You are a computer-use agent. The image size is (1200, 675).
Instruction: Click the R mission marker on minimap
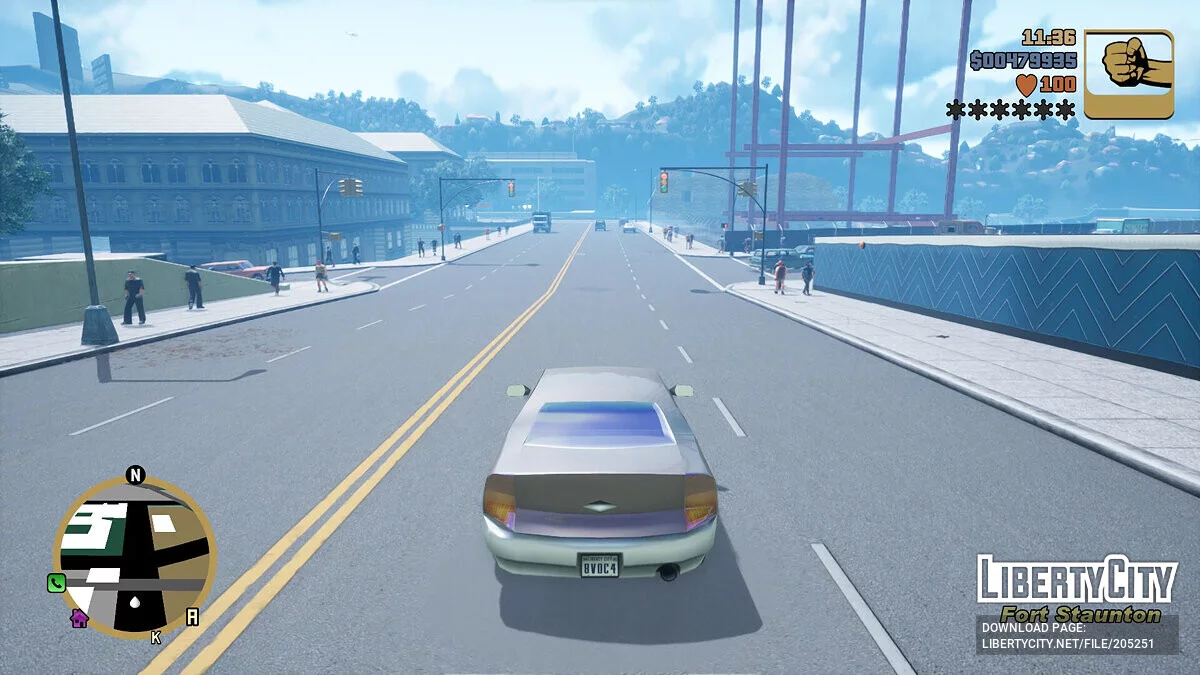[192, 617]
